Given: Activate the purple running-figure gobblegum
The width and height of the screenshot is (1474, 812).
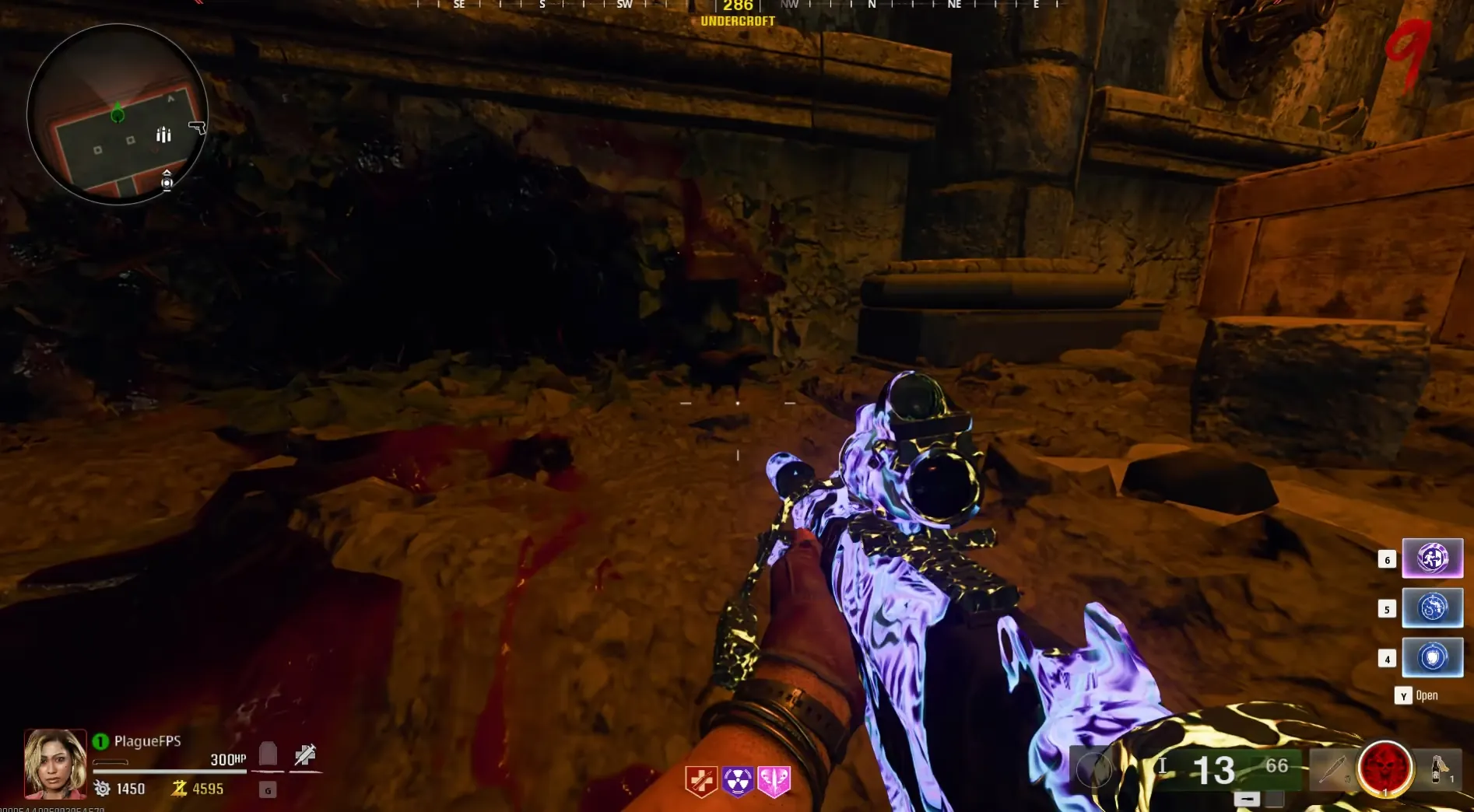Looking at the screenshot, I should tap(1432, 558).
